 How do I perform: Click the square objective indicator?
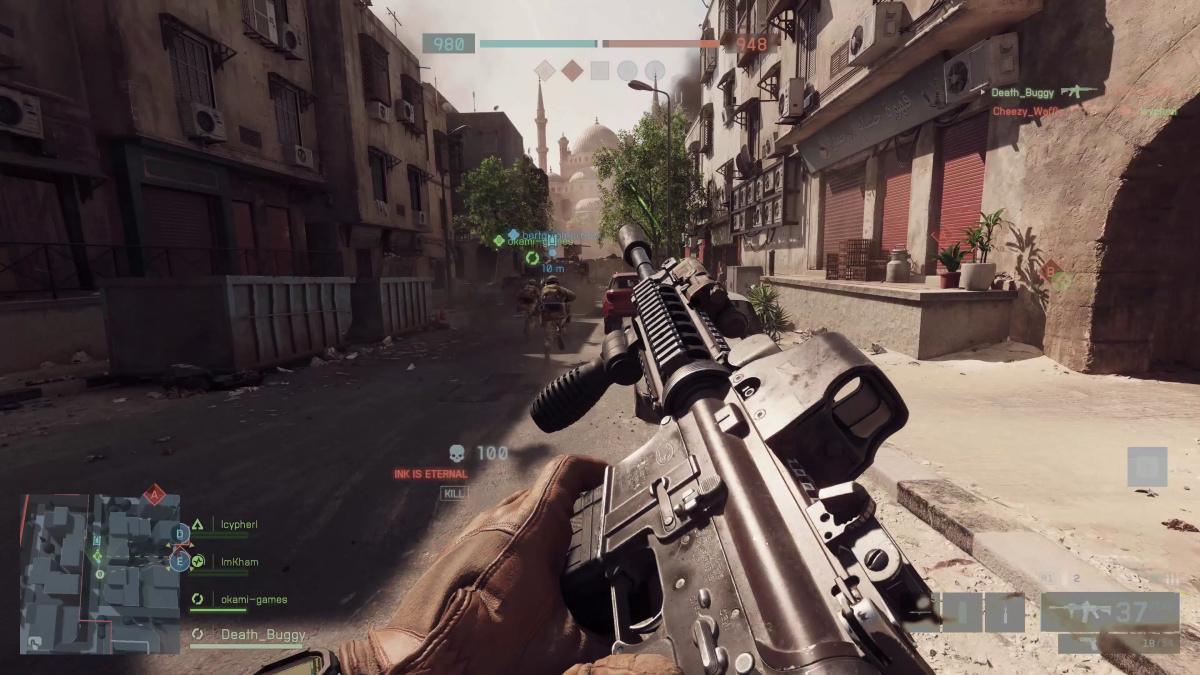tap(600, 70)
